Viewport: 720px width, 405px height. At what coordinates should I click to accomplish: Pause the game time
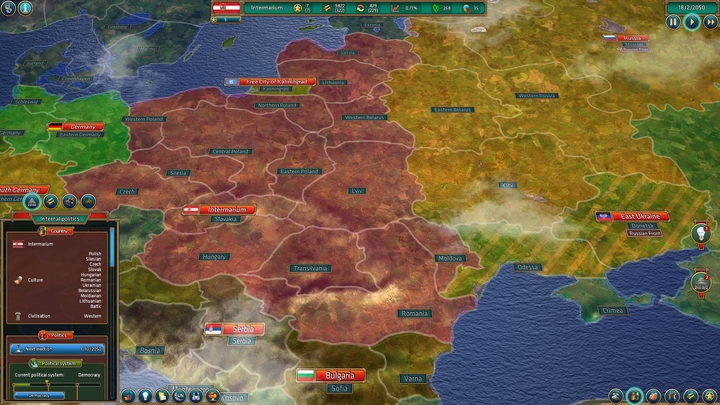coord(673,22)
